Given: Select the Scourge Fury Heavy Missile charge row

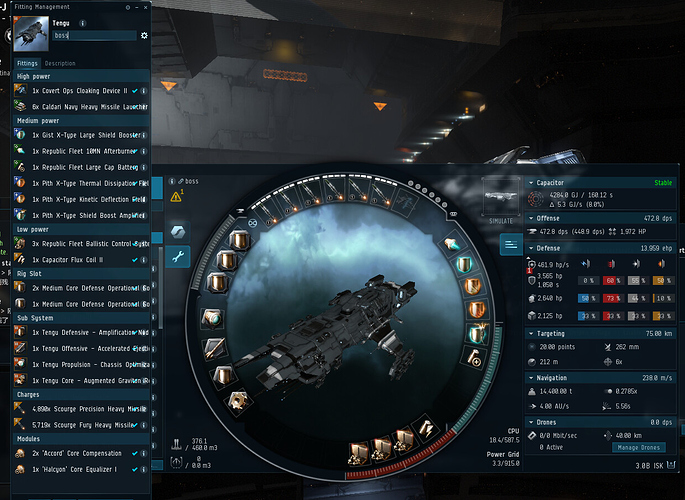Looking at the screenshot, I should 82,426.
